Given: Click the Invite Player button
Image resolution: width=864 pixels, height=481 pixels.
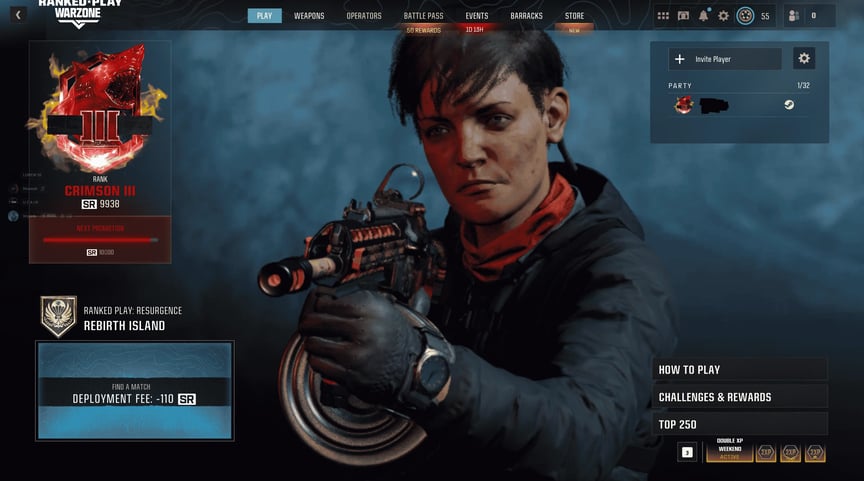Looking at the screenshot, I should 725,59.
